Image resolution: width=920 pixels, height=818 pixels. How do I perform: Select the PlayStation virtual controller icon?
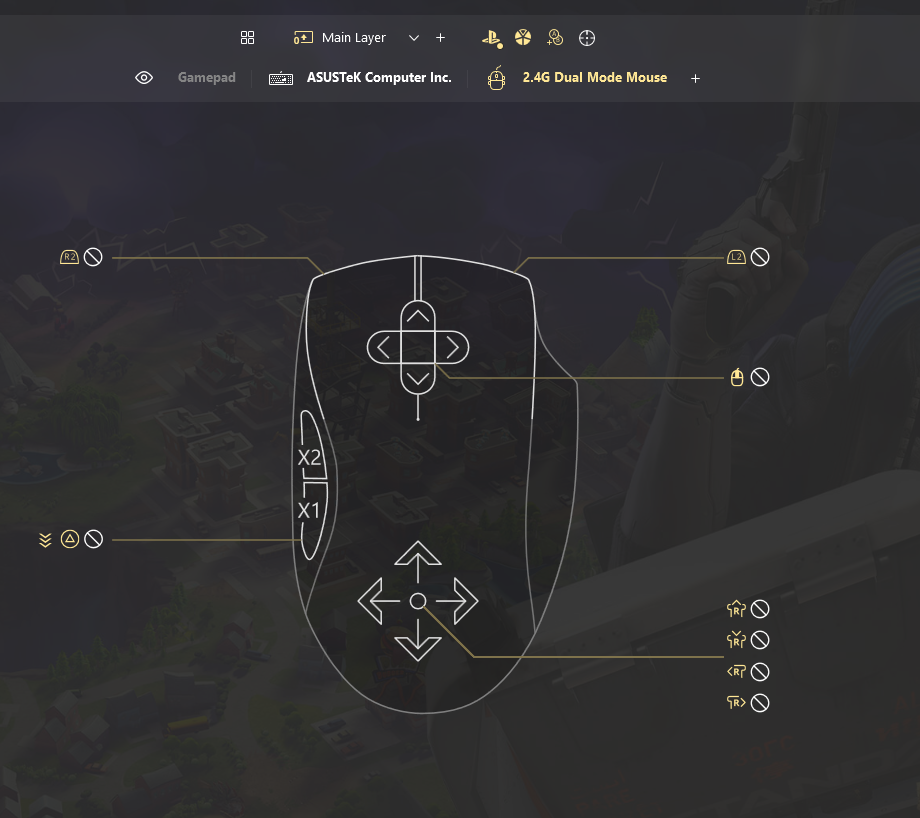pos(490,38)
